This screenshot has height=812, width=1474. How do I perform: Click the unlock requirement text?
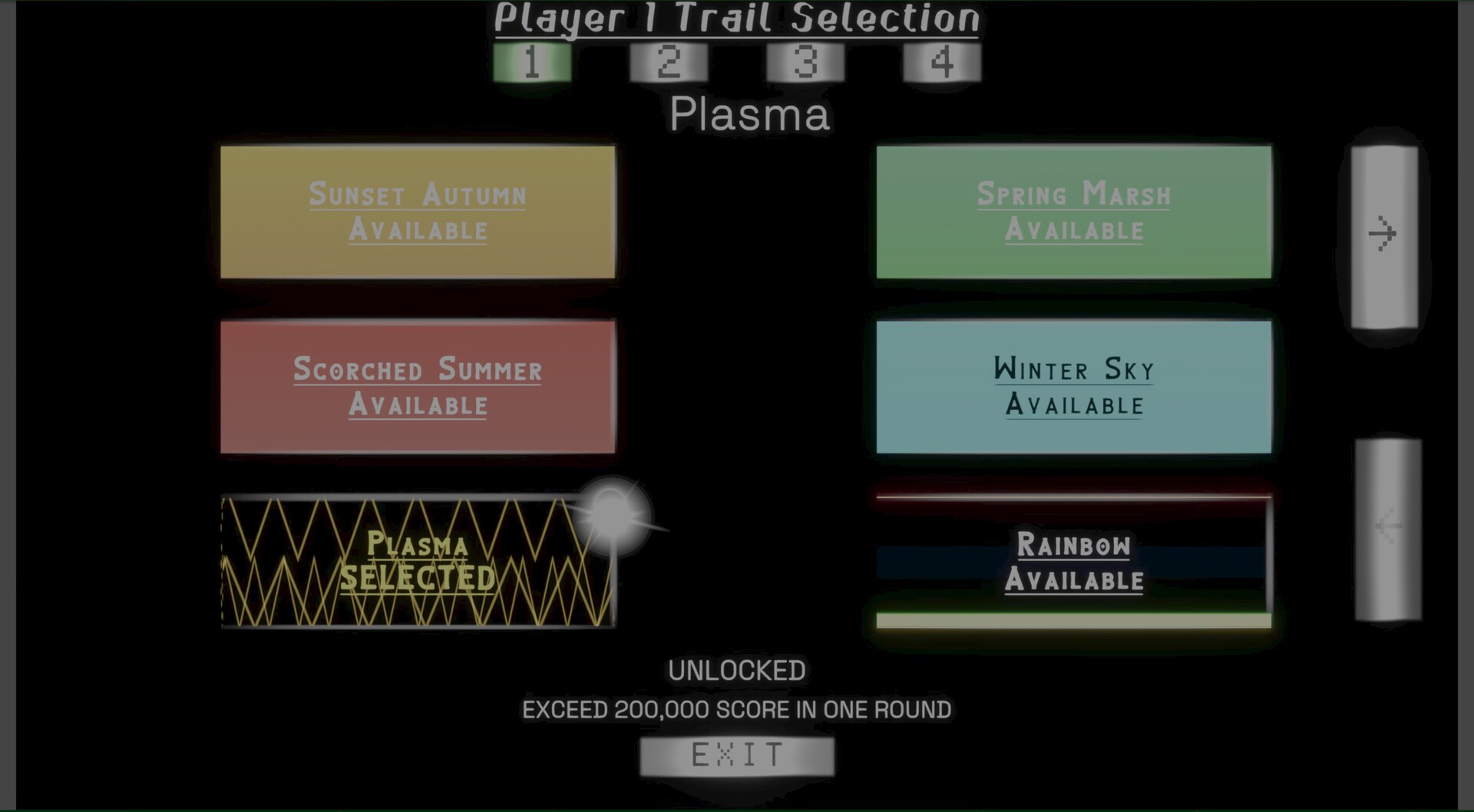pyautogui.click(x=737, y=709)
